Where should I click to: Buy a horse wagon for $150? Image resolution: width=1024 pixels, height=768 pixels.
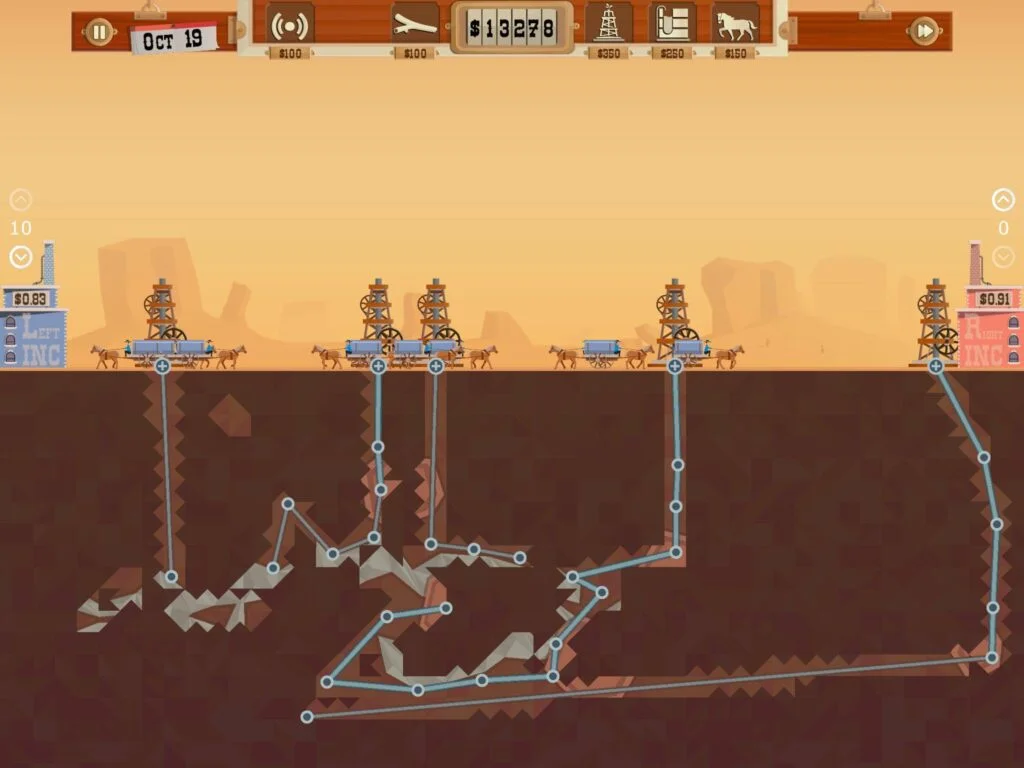735,24
